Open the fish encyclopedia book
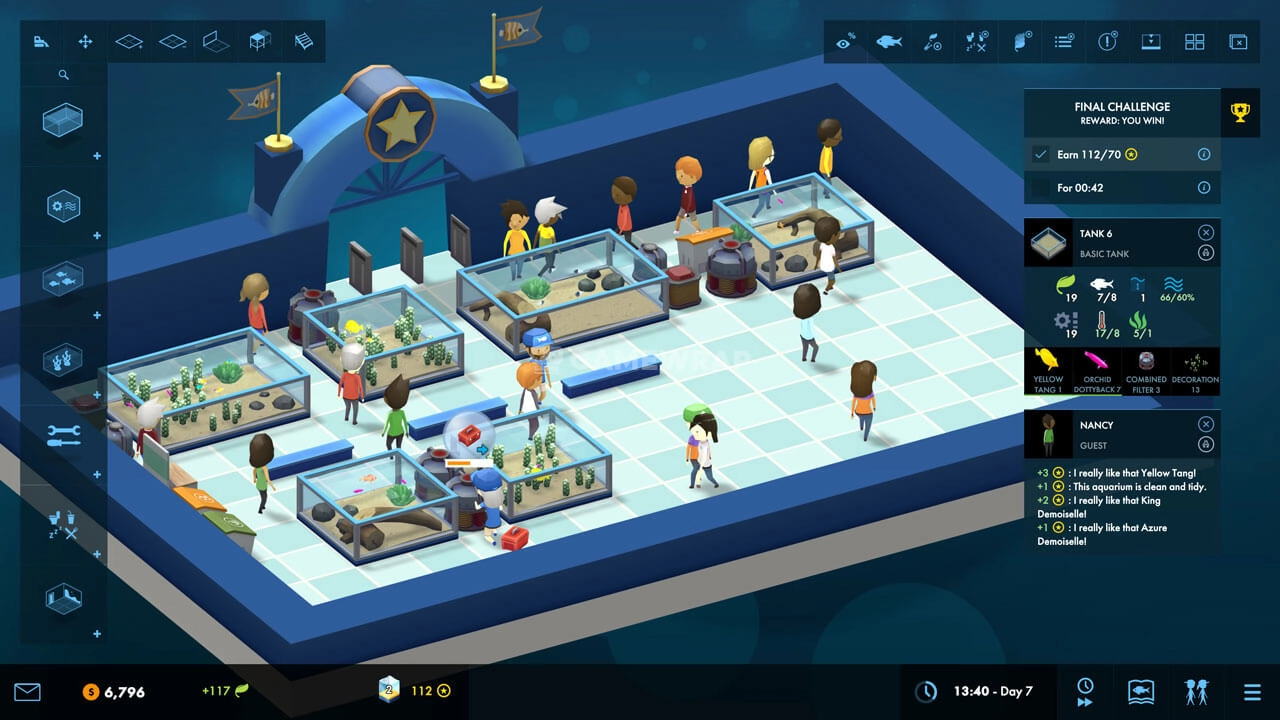 click(1141, 691)
